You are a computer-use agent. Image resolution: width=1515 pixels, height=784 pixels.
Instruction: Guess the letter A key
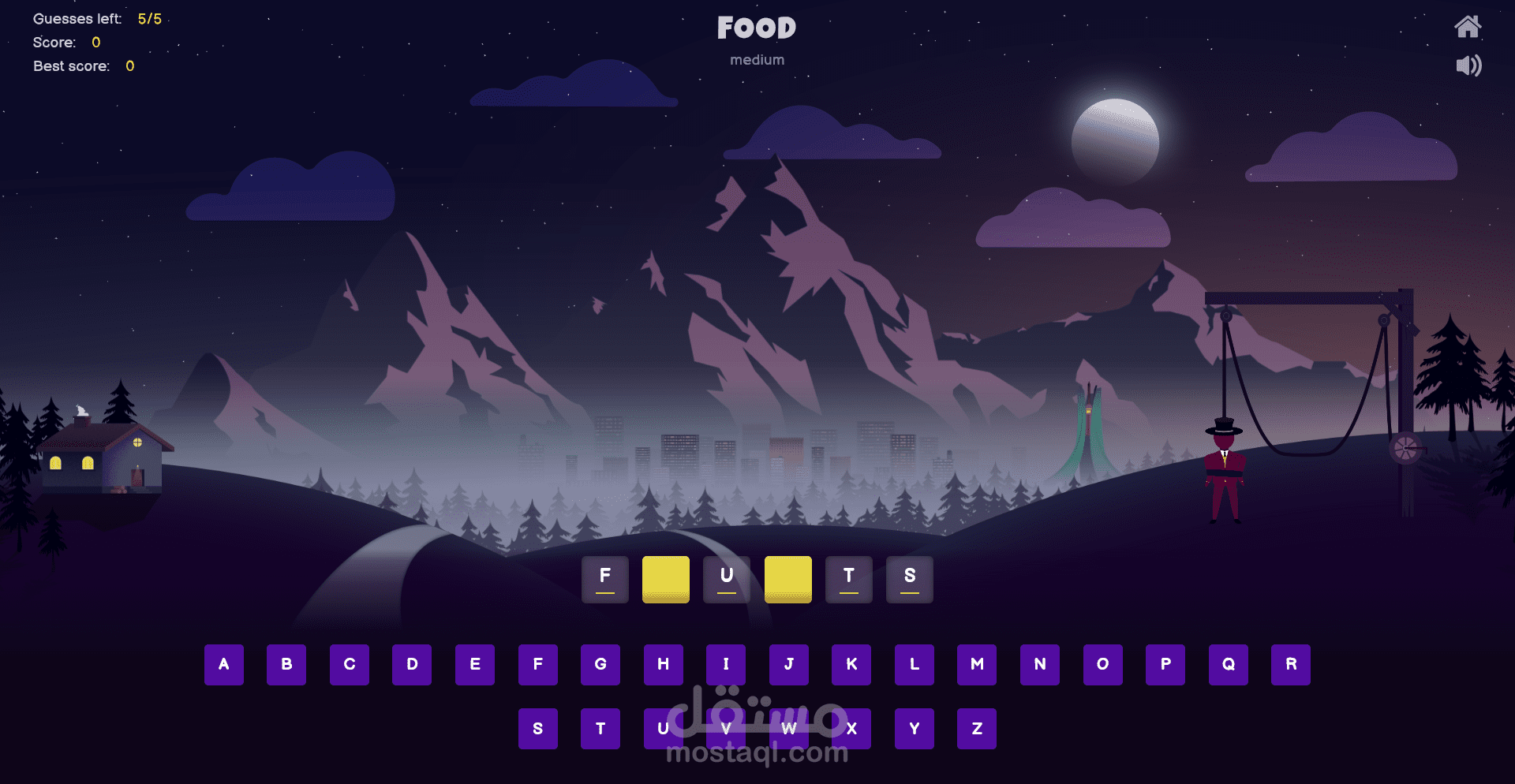[224, 664]
